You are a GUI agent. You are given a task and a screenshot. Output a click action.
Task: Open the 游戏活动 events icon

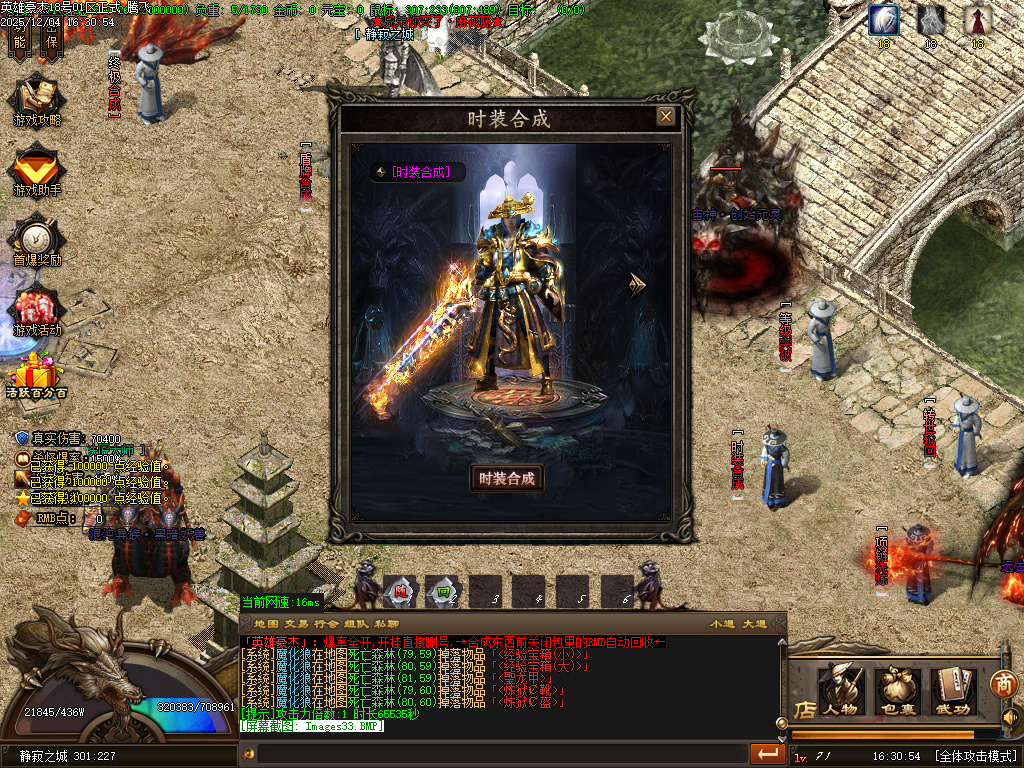tap(37, 311)
